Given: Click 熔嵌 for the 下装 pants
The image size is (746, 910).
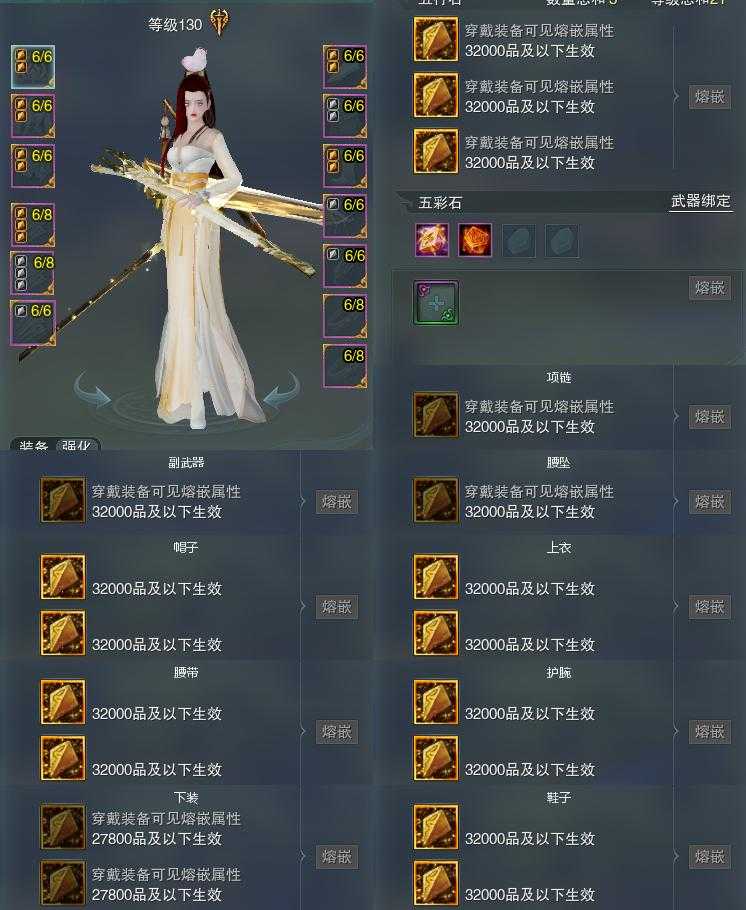Looking at the screenshot, I should tap(336, 857).
